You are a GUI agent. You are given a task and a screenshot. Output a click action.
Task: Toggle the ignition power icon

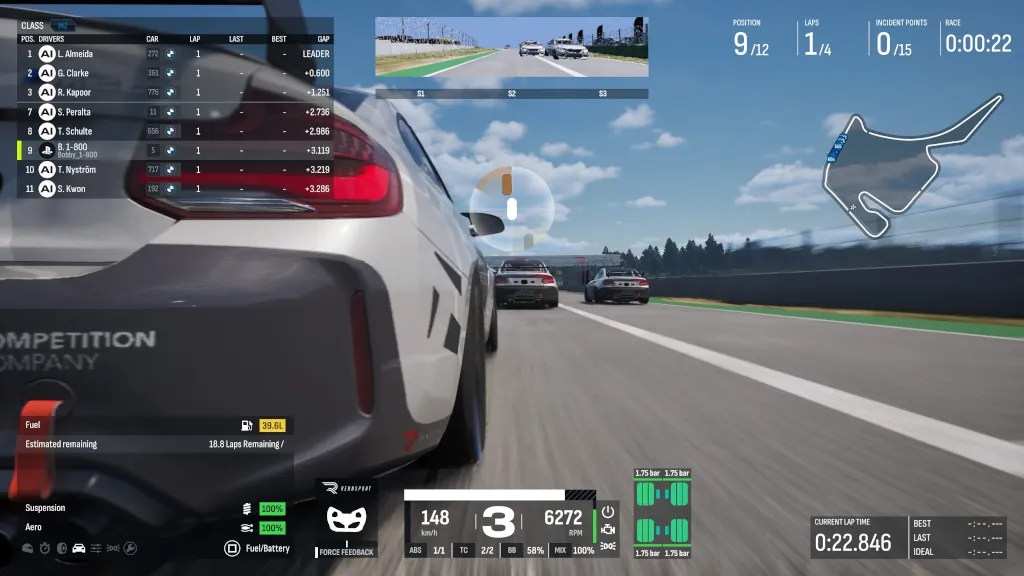tap(608, 511)
